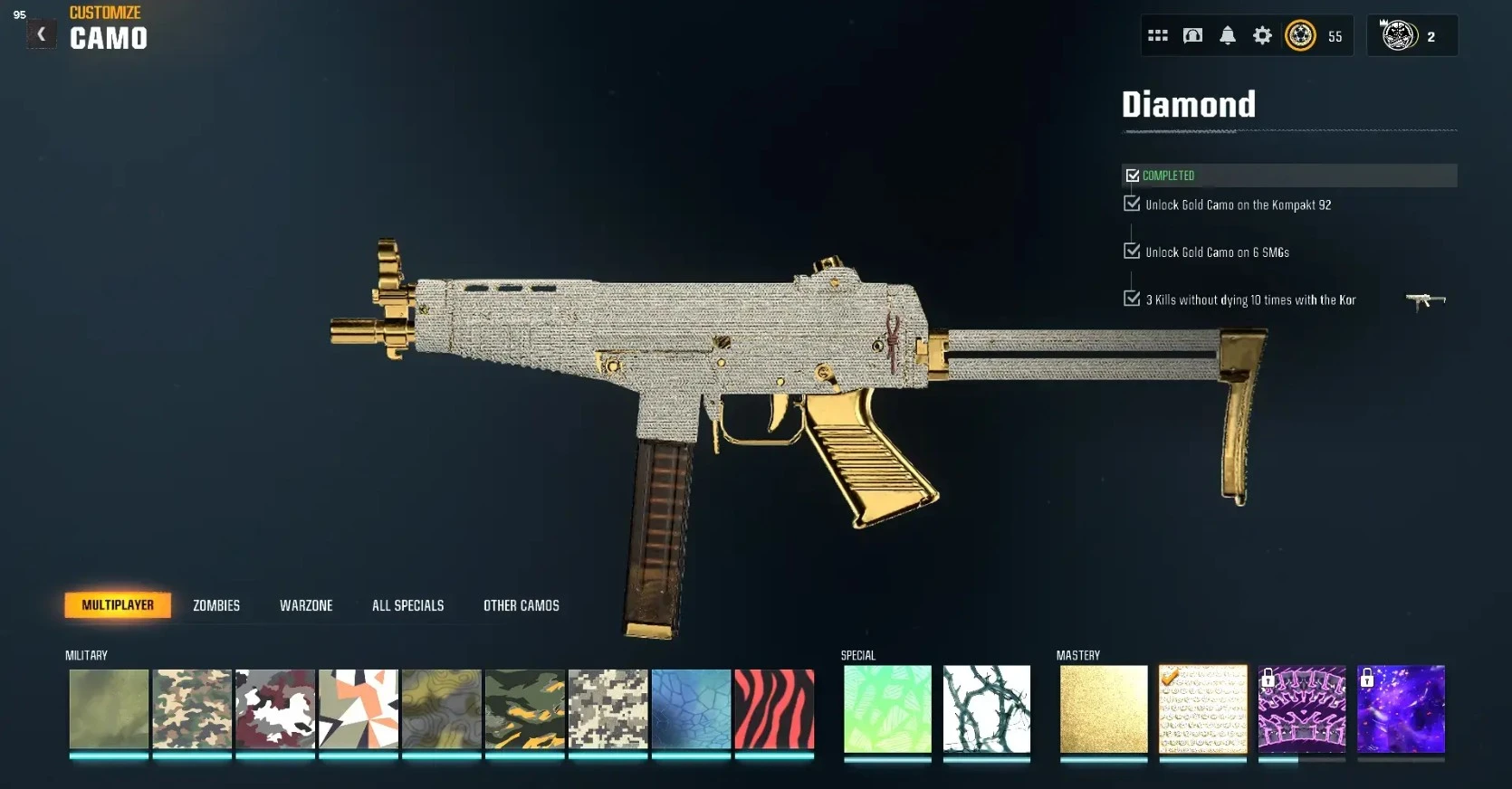The image size is (1512, 789).
Task: Switch to the ZOMBIES tab
Action: click(x=215, y=605)
